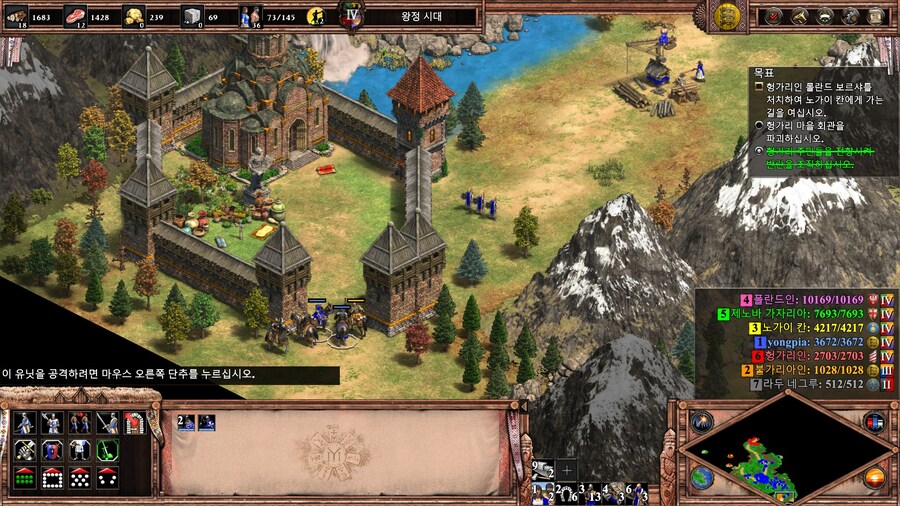The height and width of the screenshot is (506, 900).
Task: Activate the green highlighted stance icon
Action: tap(108, 449)
